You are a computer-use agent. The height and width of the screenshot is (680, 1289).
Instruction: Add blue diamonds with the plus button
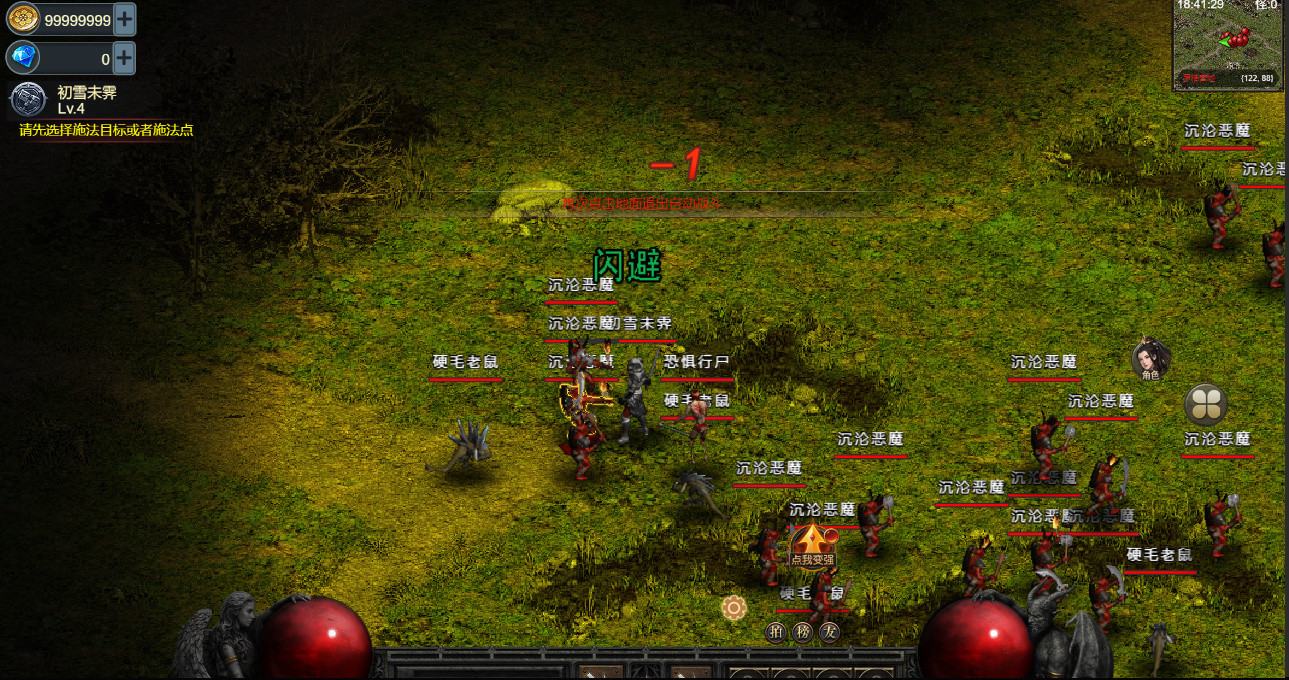pos(124,57)
